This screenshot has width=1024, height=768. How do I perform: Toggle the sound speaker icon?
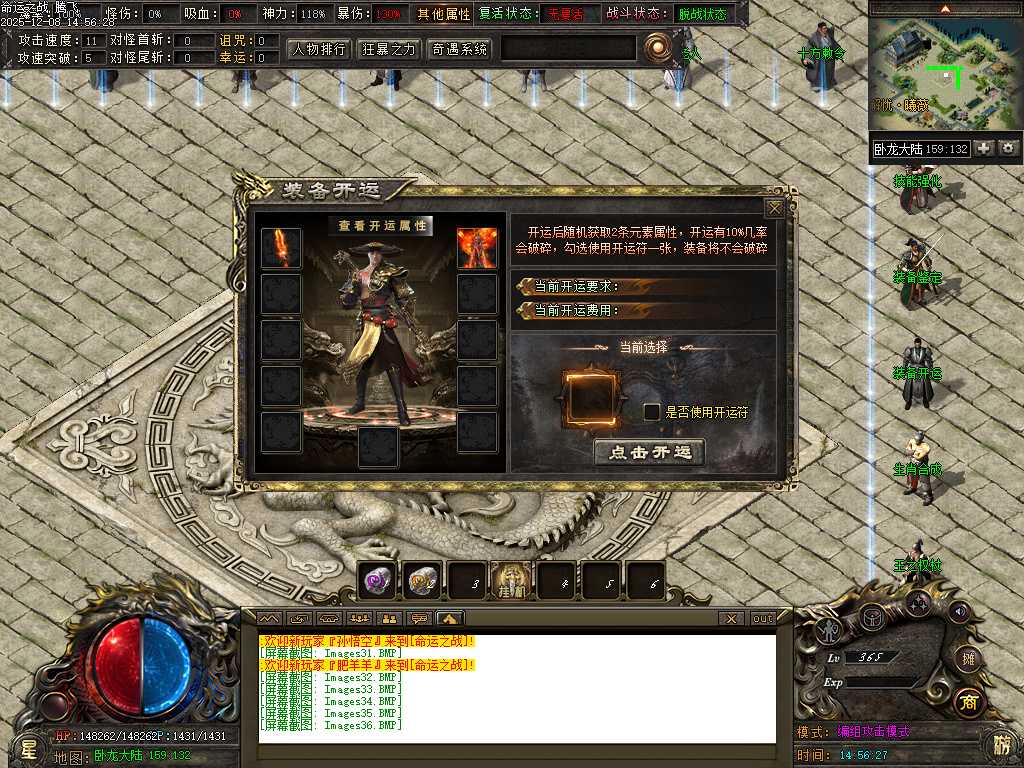pyautogui.click(x=959, y=611)
